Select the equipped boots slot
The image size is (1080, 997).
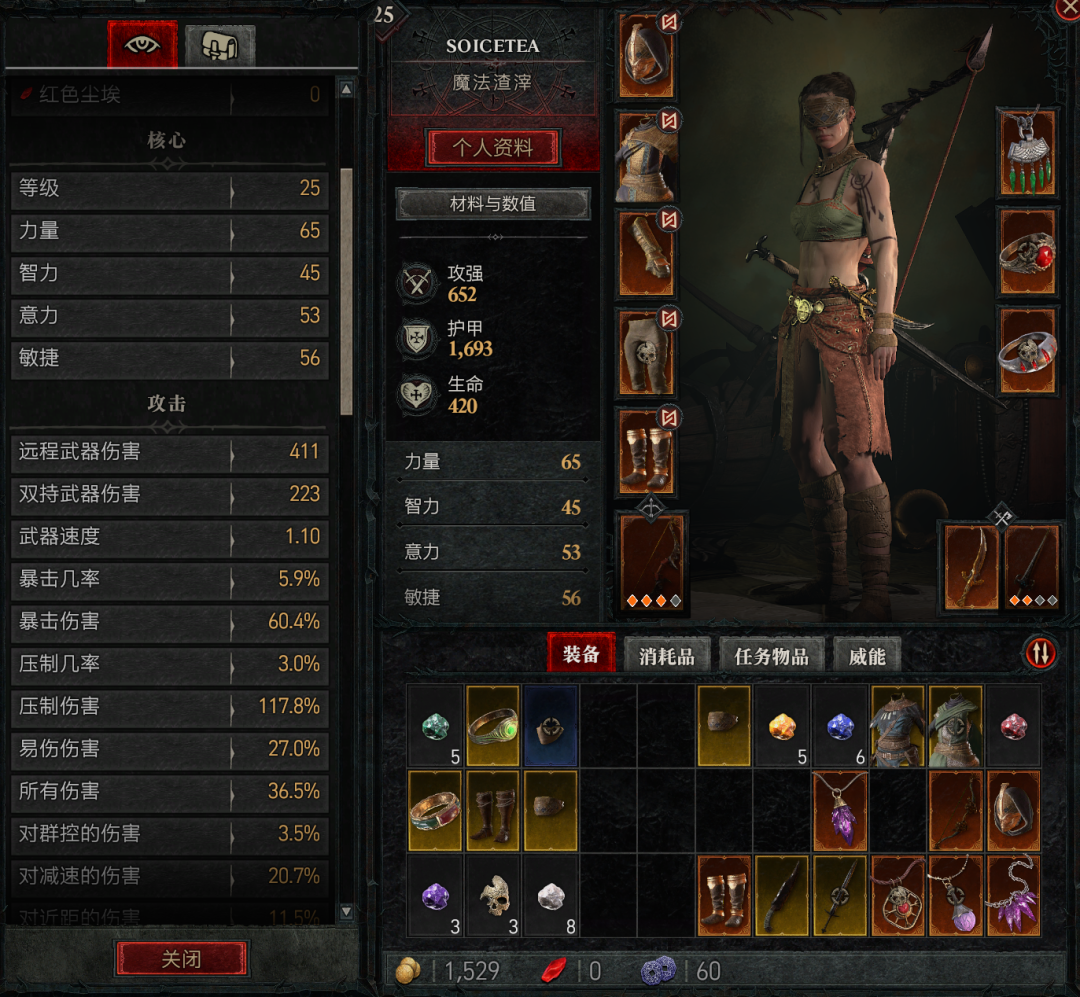[x=646, y=451]
